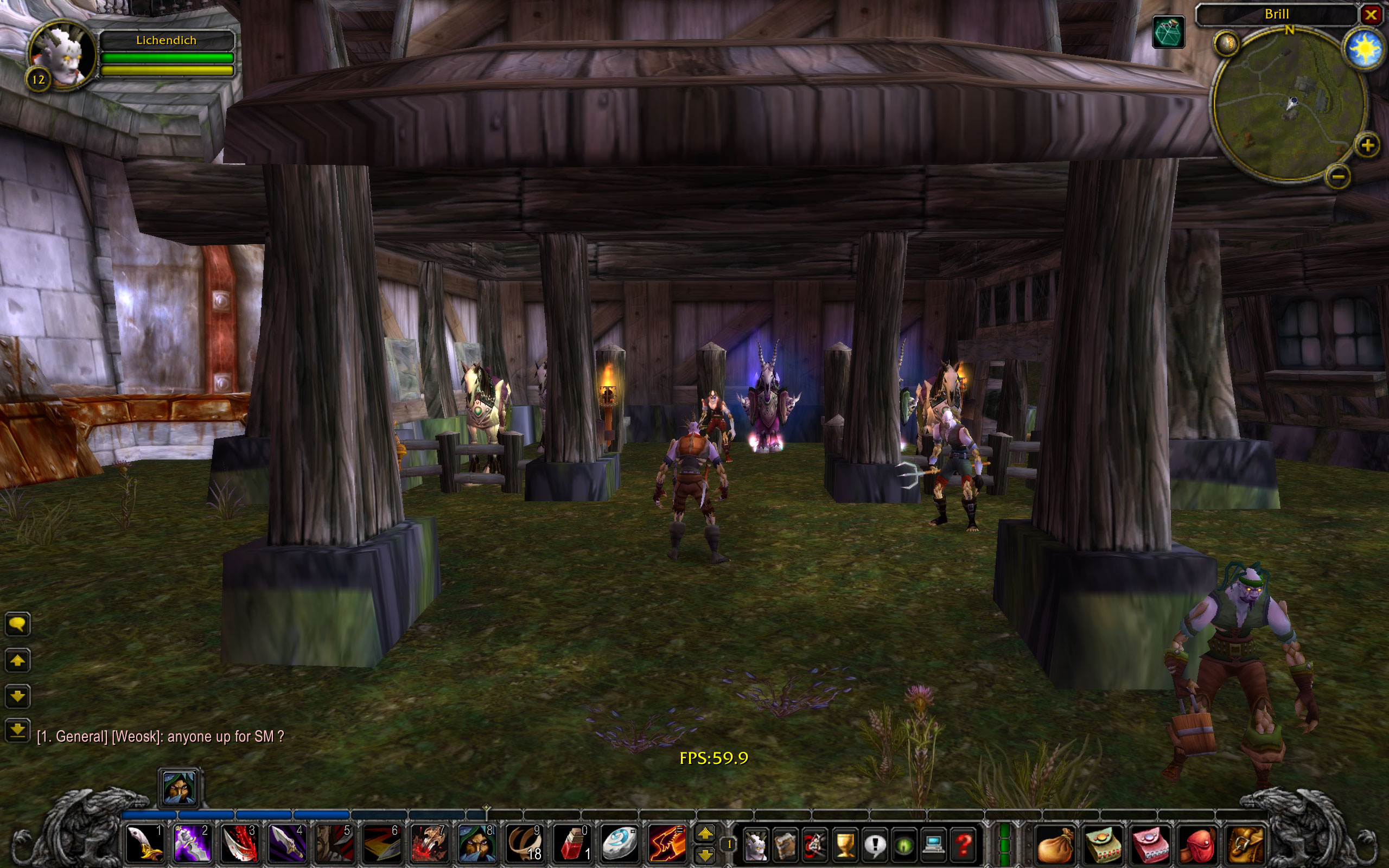Use the Hearthstone on the action bar

(619, 843)
